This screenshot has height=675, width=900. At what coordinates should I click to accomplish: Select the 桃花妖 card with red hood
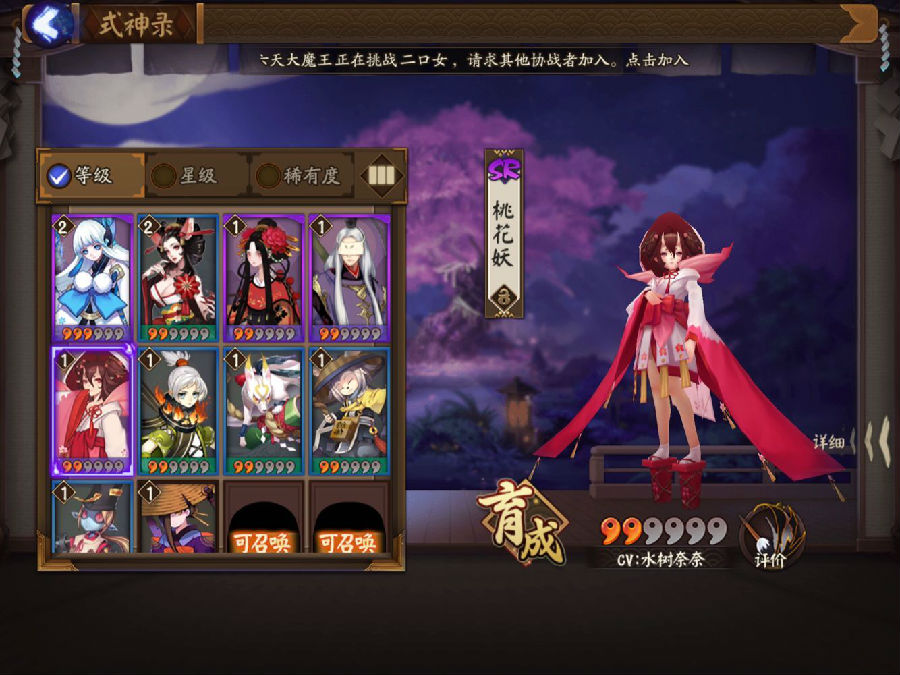[x=93, y=410]
